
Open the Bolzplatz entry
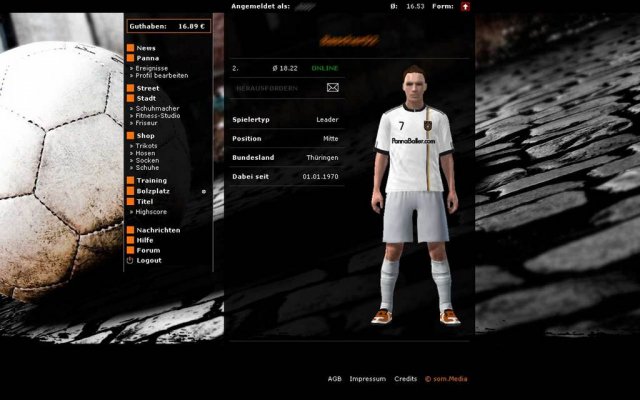click(x=153, y=190)
